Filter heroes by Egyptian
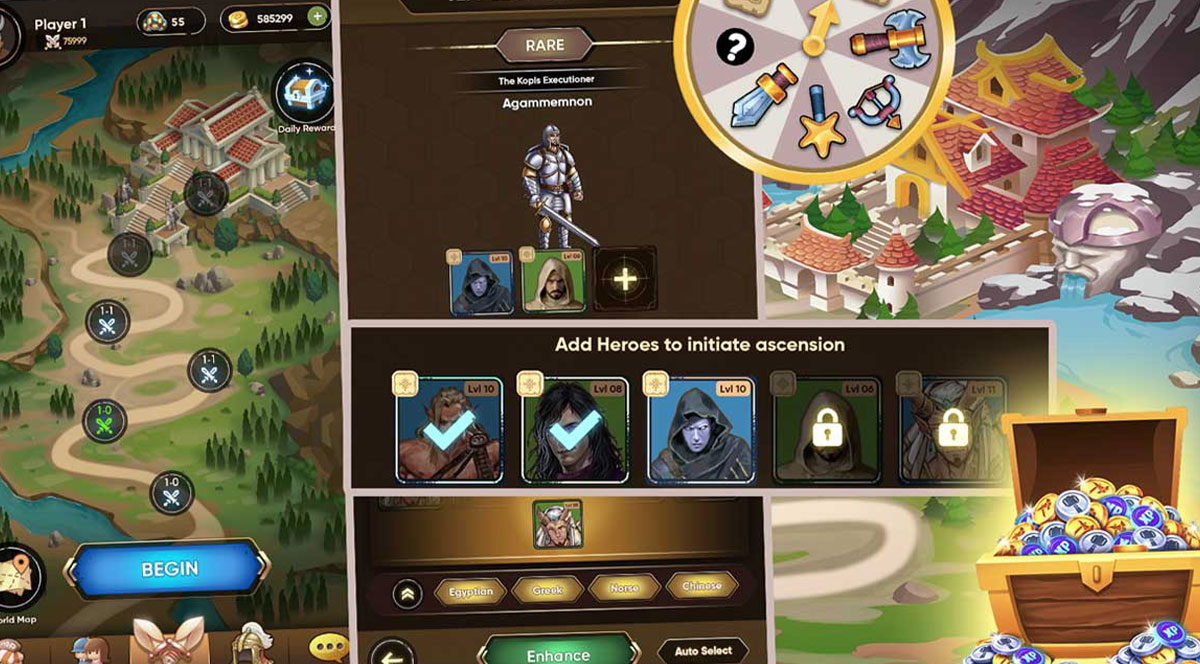1200x664 pixels. (470, 591)
